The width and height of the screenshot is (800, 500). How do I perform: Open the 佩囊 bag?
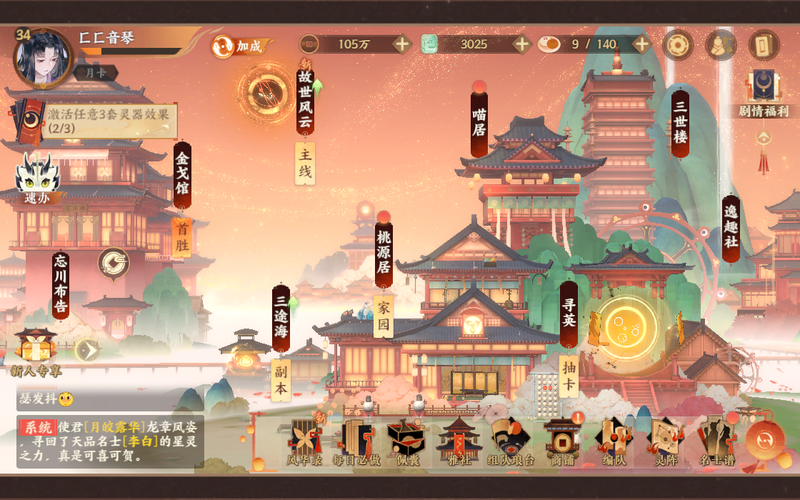pyautogui.click(x=406, y=442)
